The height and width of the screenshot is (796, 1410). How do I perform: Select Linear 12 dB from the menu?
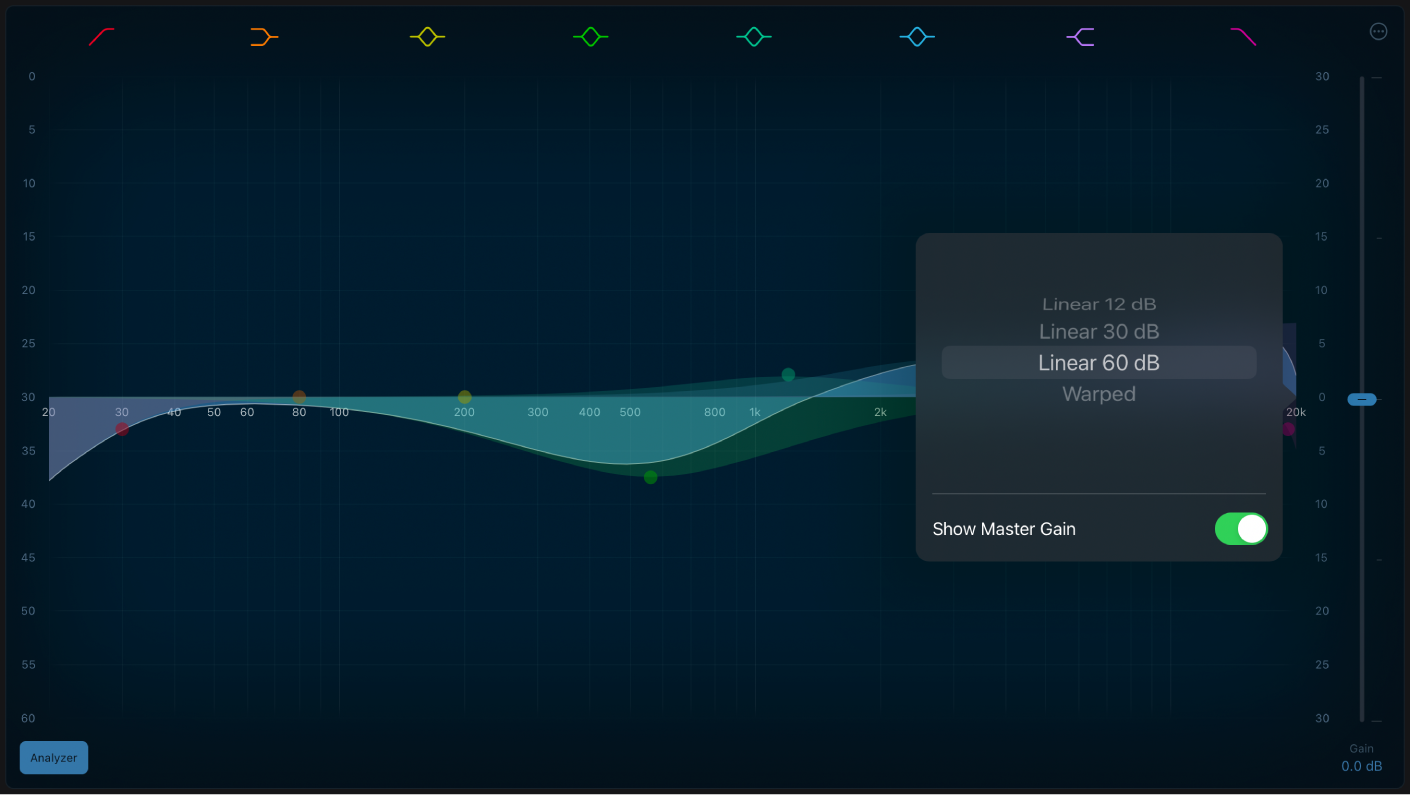[x=1098, y=304]
